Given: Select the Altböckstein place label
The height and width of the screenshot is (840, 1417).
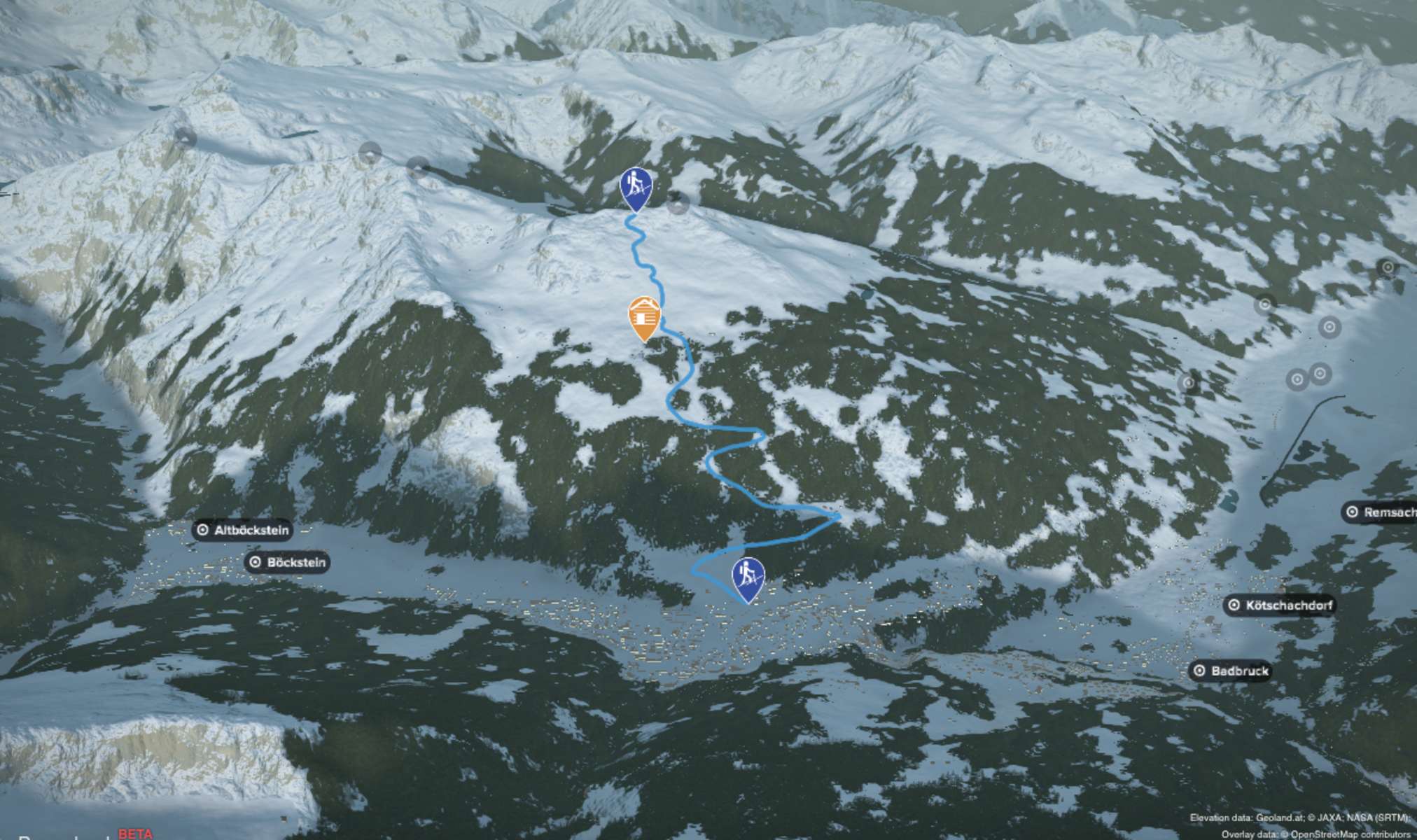Looking at the screenshot, I should click(243, 531).
